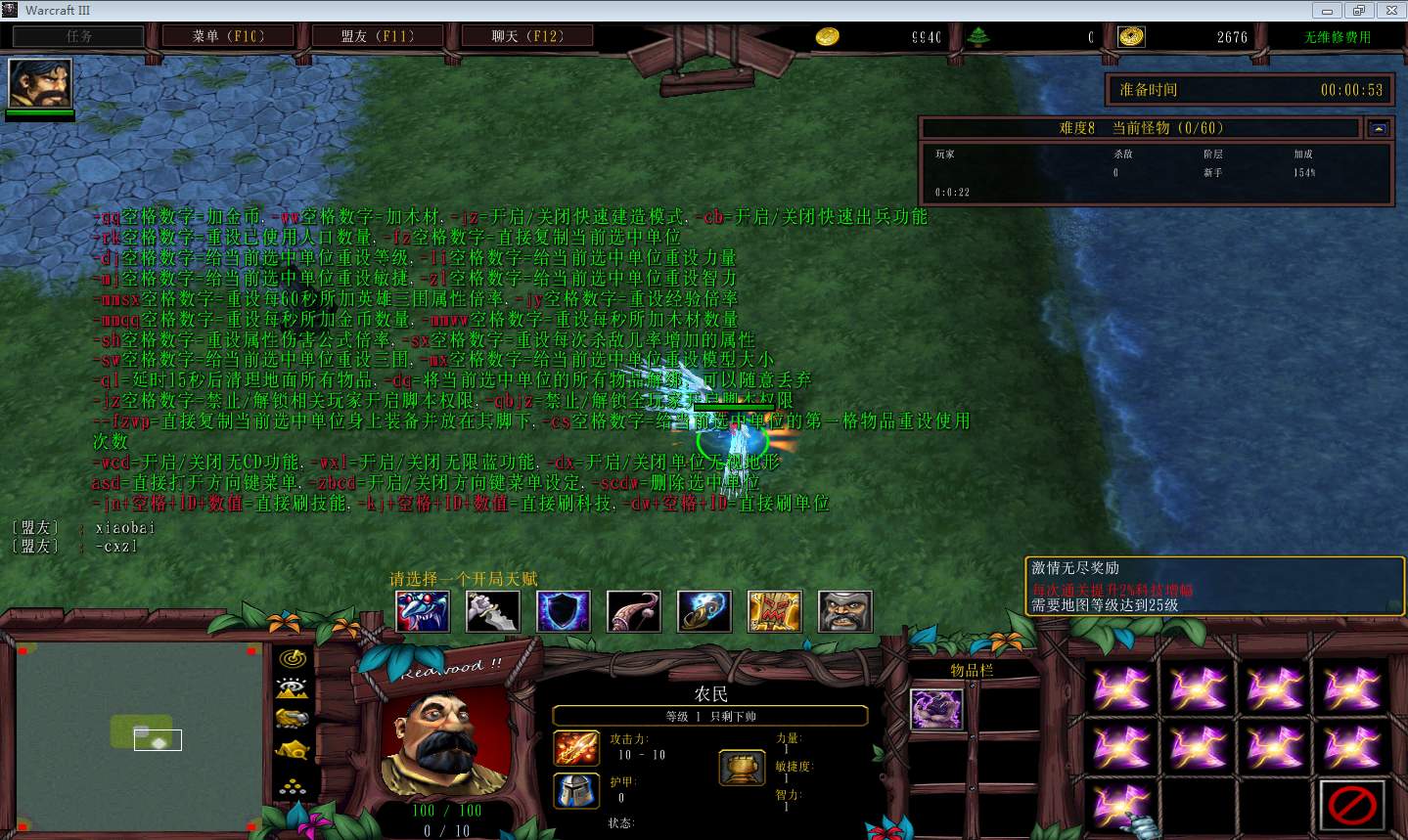The width and height of the screenshot is (1408, 840).
Task: Open the 盟友 (F11) allies menu
Action: point(378,36)
